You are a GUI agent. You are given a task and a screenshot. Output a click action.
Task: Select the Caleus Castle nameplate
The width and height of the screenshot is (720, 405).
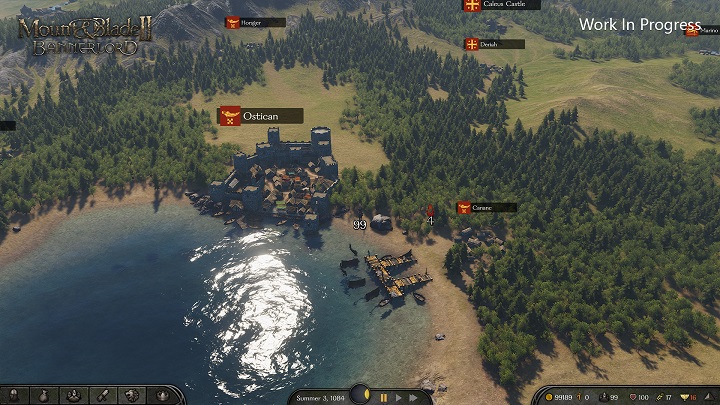click(x=501, y=5)
